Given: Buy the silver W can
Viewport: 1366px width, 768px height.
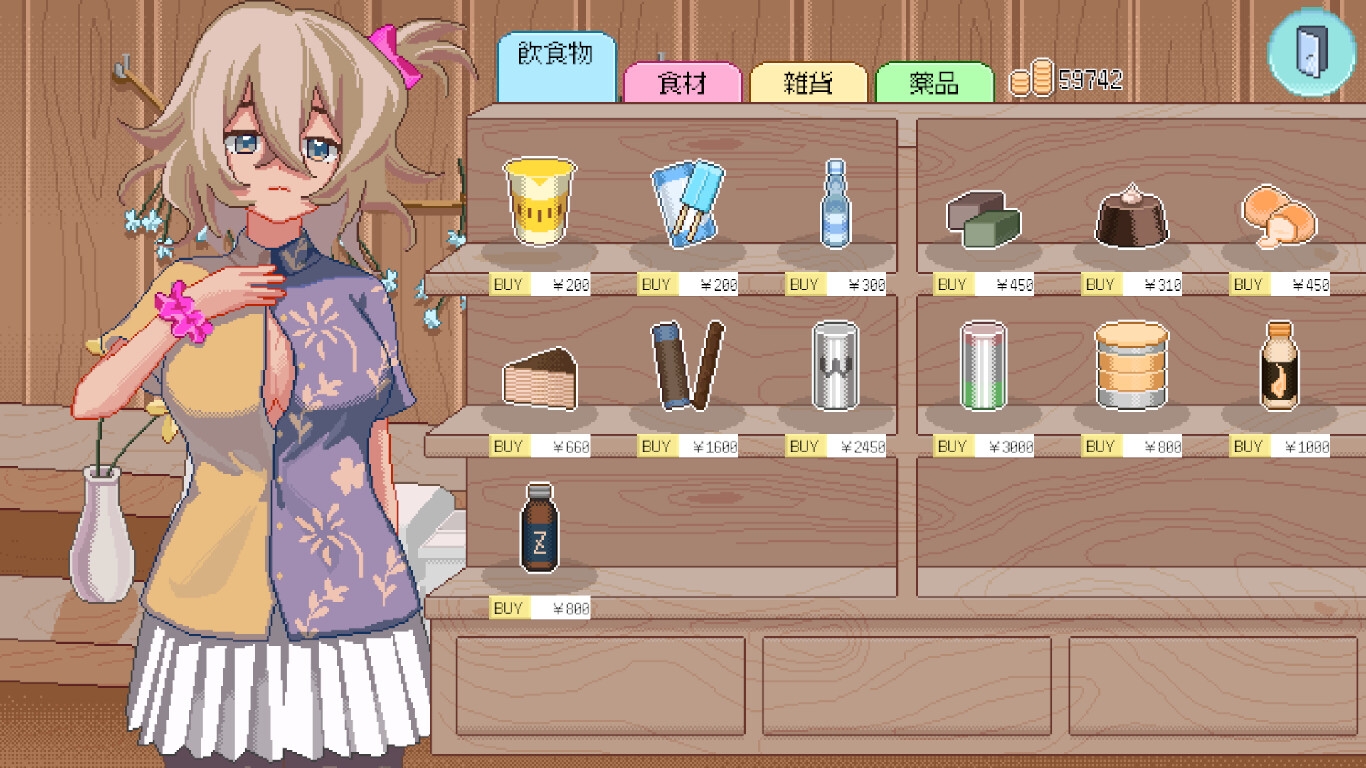Looking at the screenshot, I should click(x=804, y=447).
